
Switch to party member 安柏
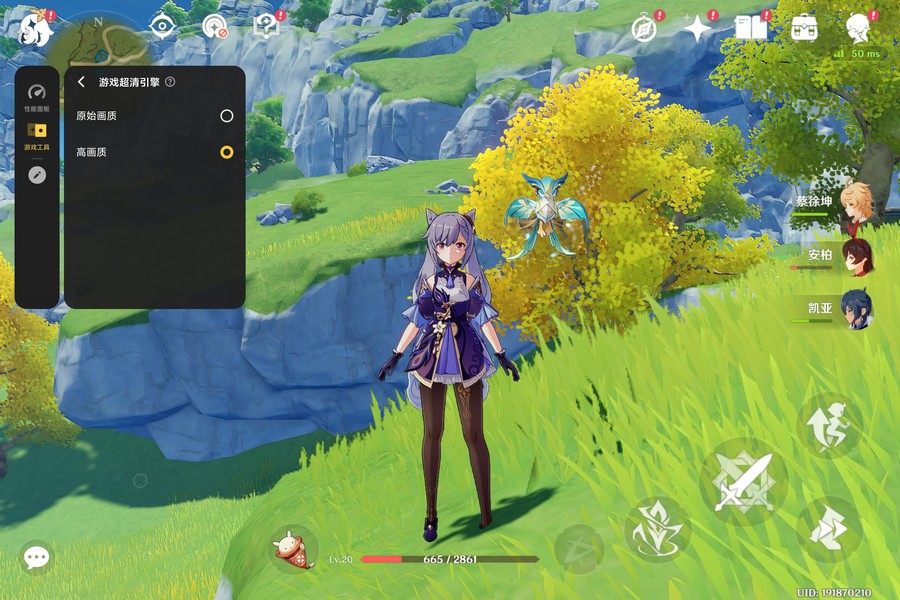tap(855, 256)
